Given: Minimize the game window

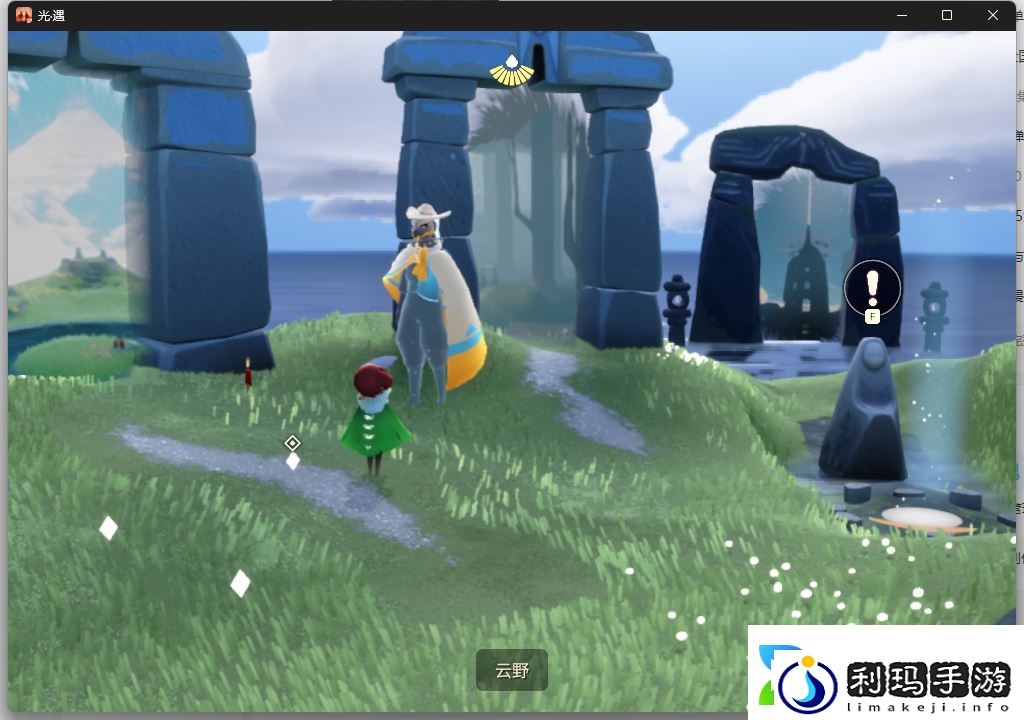Looking at the screenshot, I should coord(901,15).
